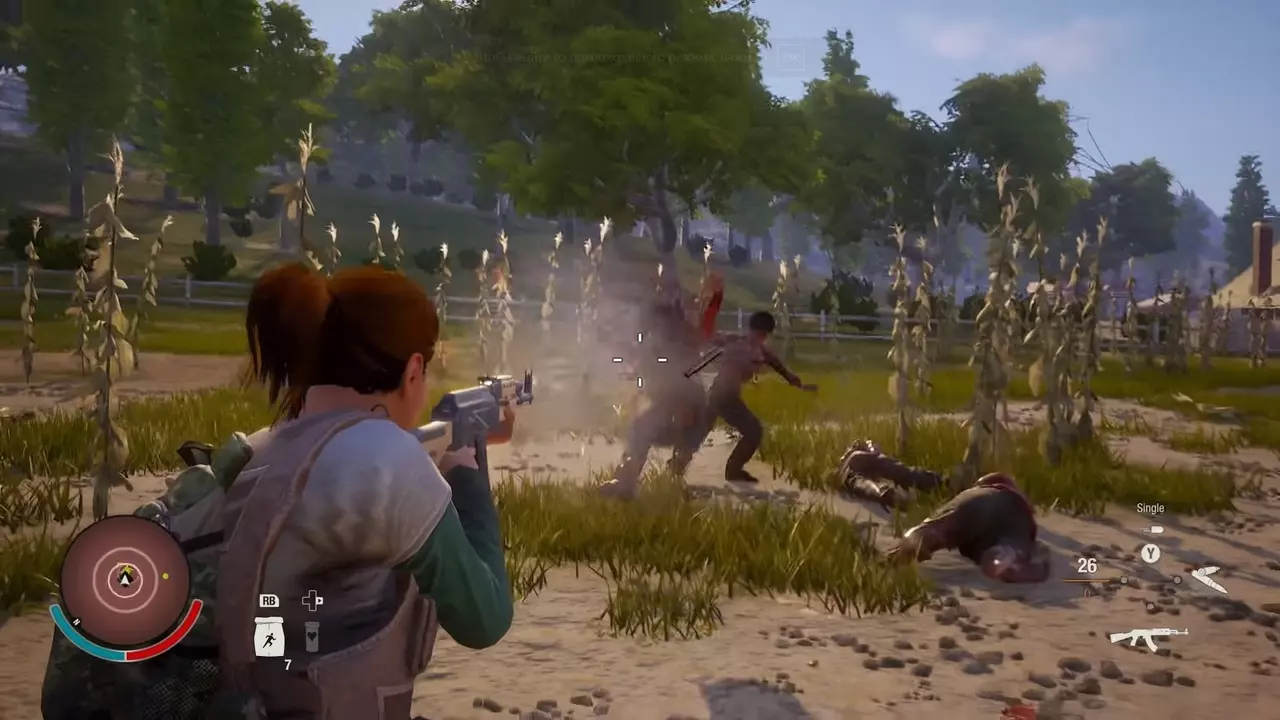Click the bullet icon above the Y prompt

1153,529
